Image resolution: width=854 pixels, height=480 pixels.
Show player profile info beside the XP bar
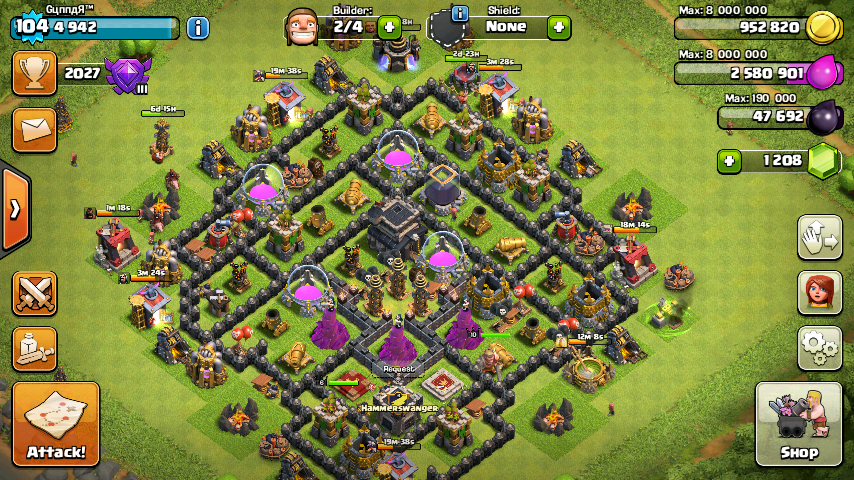point(198,27)
